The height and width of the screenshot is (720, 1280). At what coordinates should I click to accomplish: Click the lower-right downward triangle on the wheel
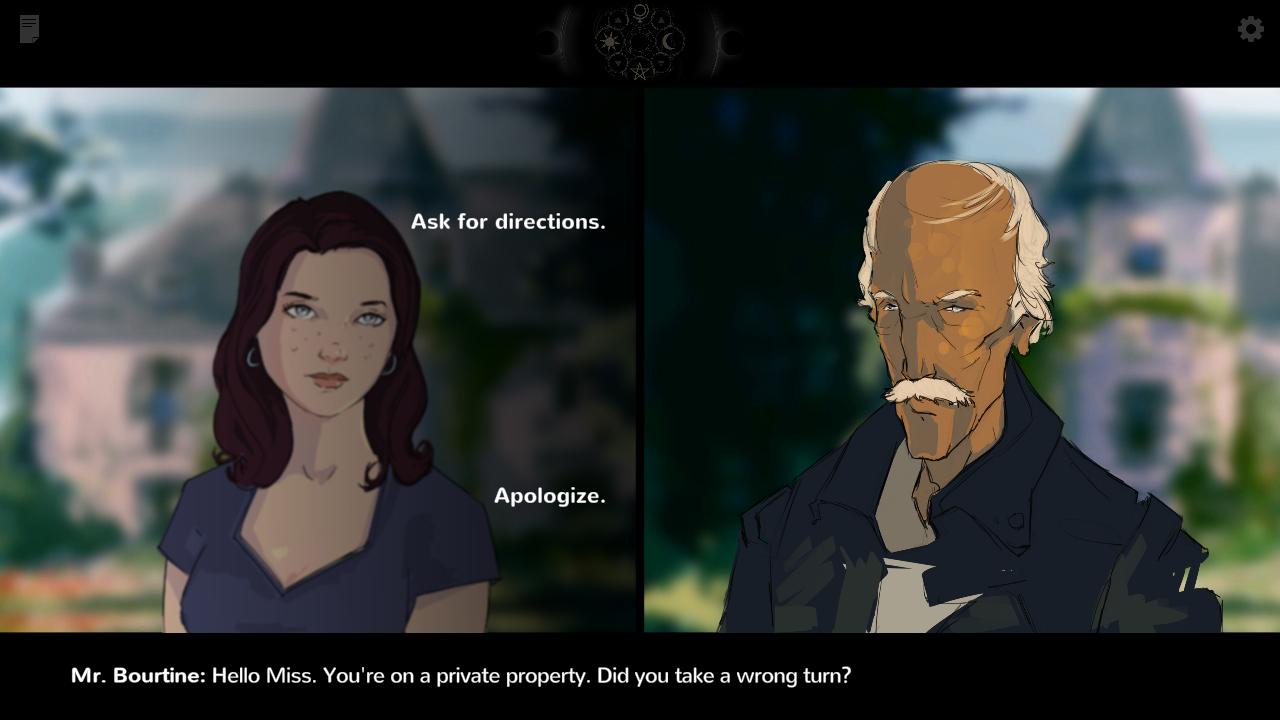[663, 63]
